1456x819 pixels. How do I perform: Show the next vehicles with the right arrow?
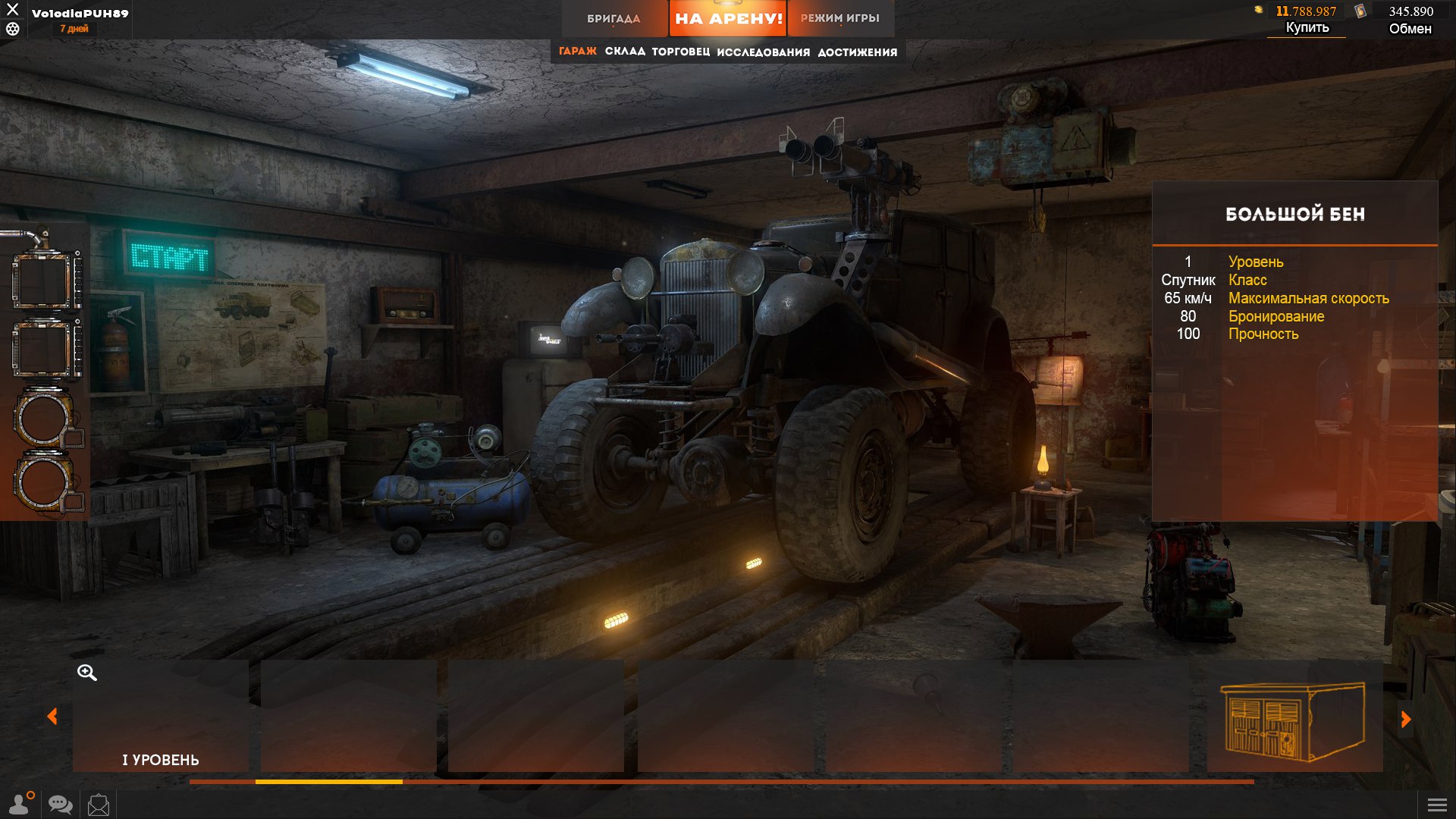click(1405, 719)
